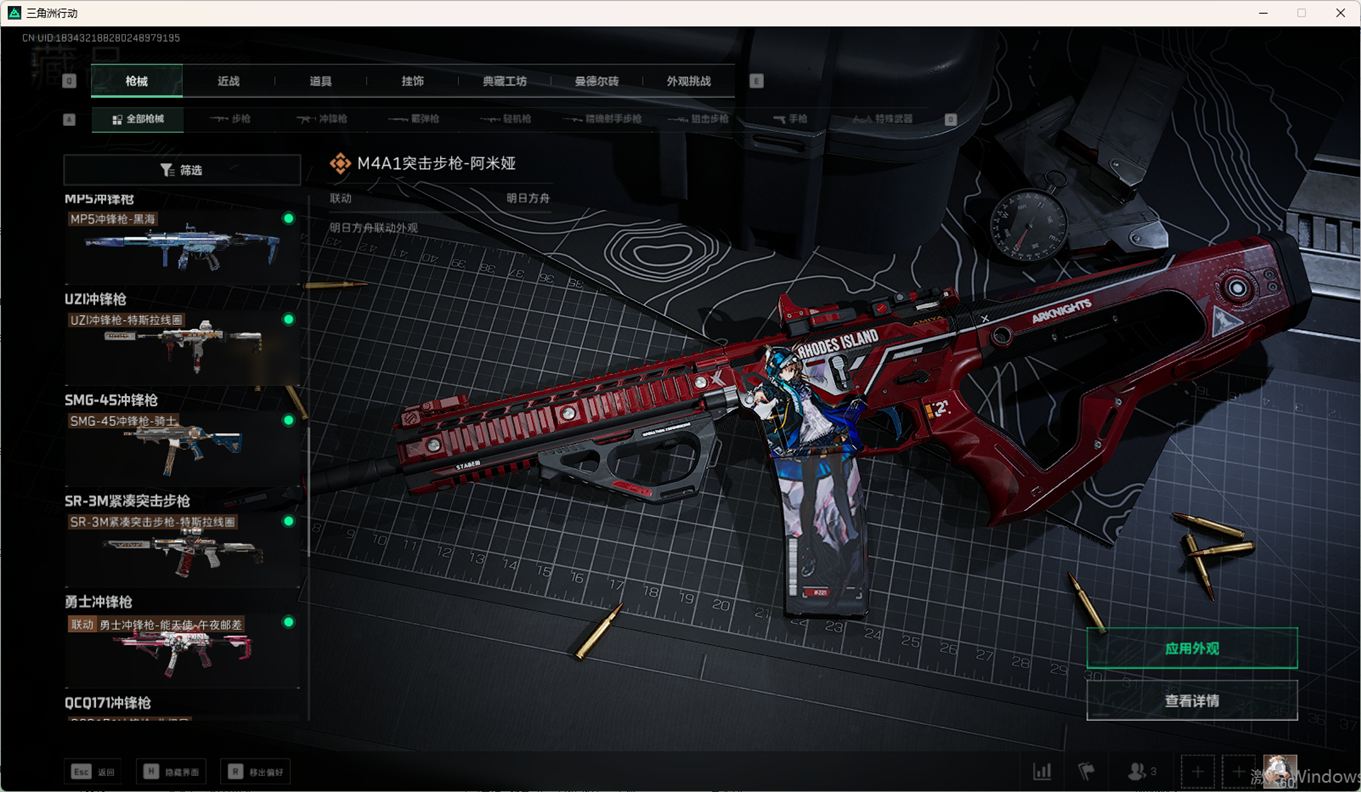This screenshot has height=792, width=1361.
Task: Open the 道具 items tab
Action: click(320, 81)
